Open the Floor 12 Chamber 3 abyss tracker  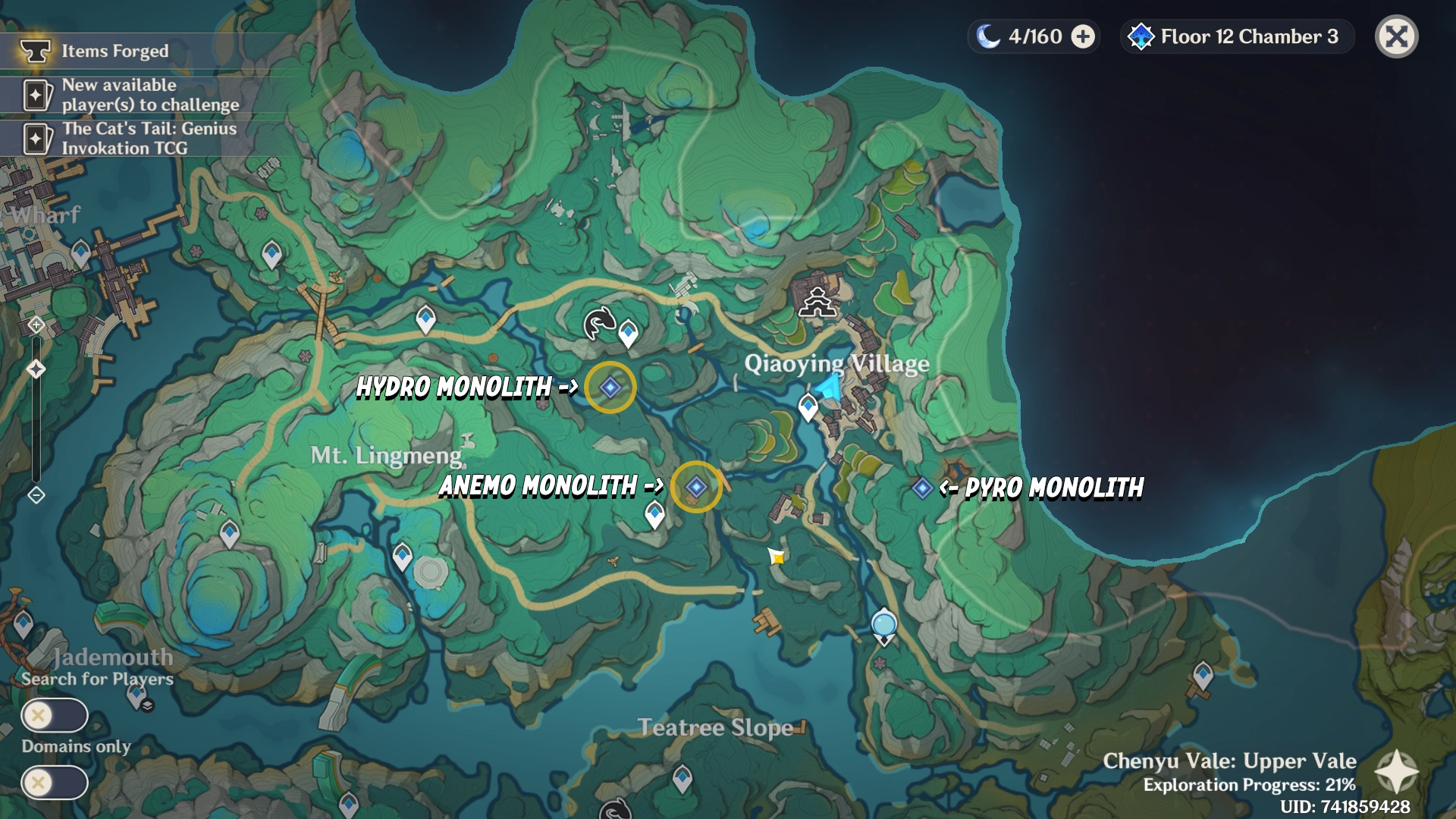click(1236, 36)
